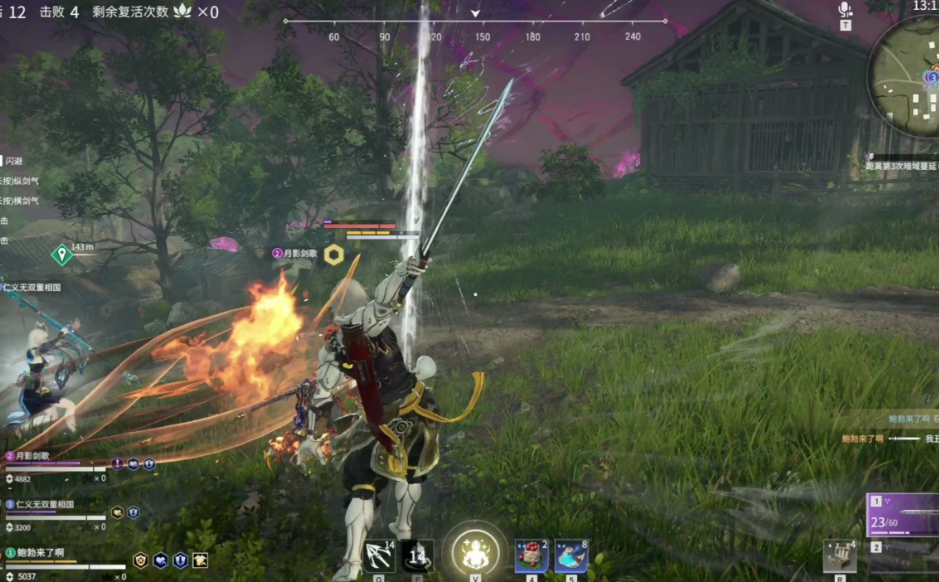
Task: Click the beige scroll status icon
Action: click(201, 560)
